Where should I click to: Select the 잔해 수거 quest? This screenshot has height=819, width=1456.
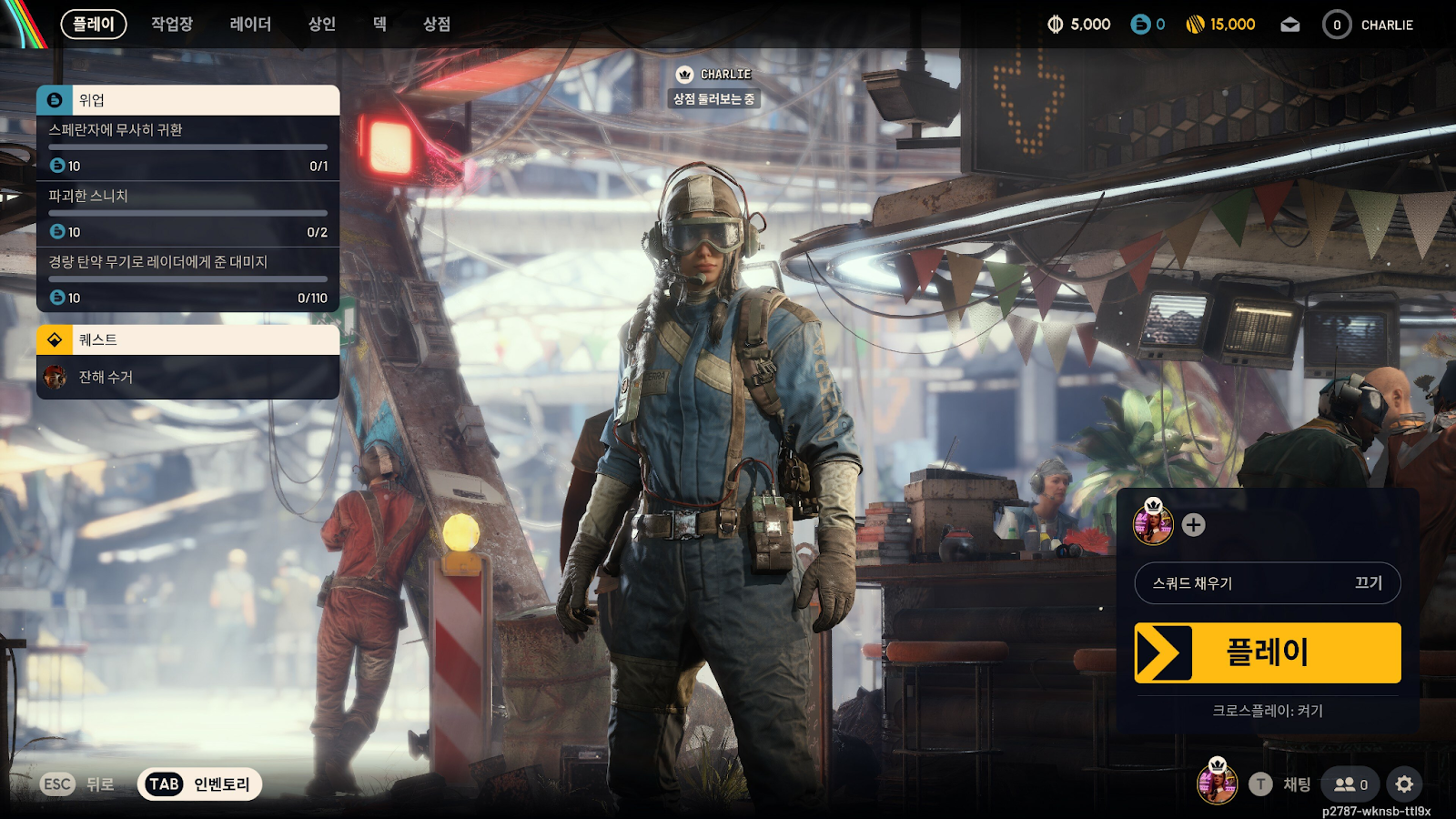click(187, 377)
